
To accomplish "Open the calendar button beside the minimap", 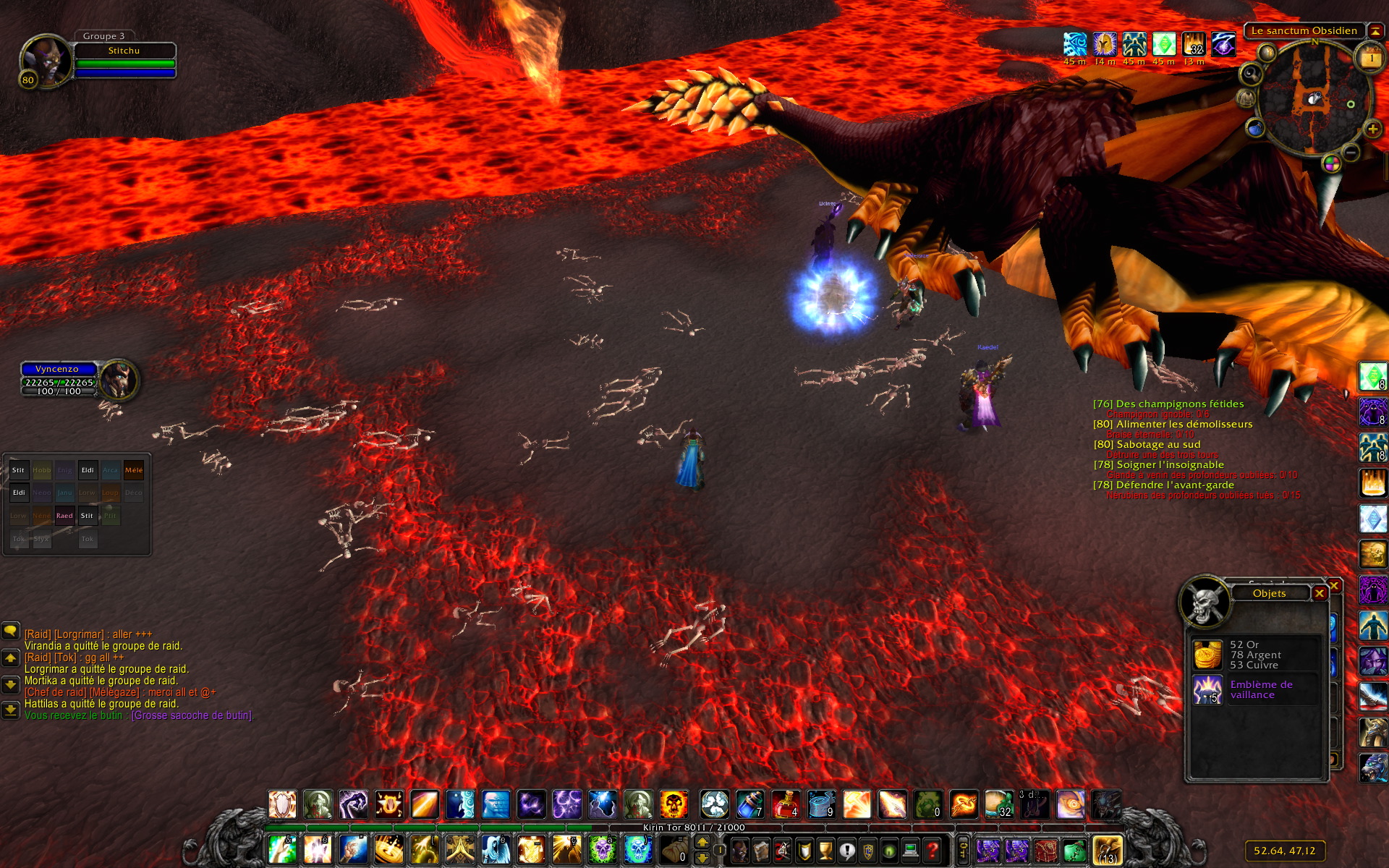I will [1371, 58].
